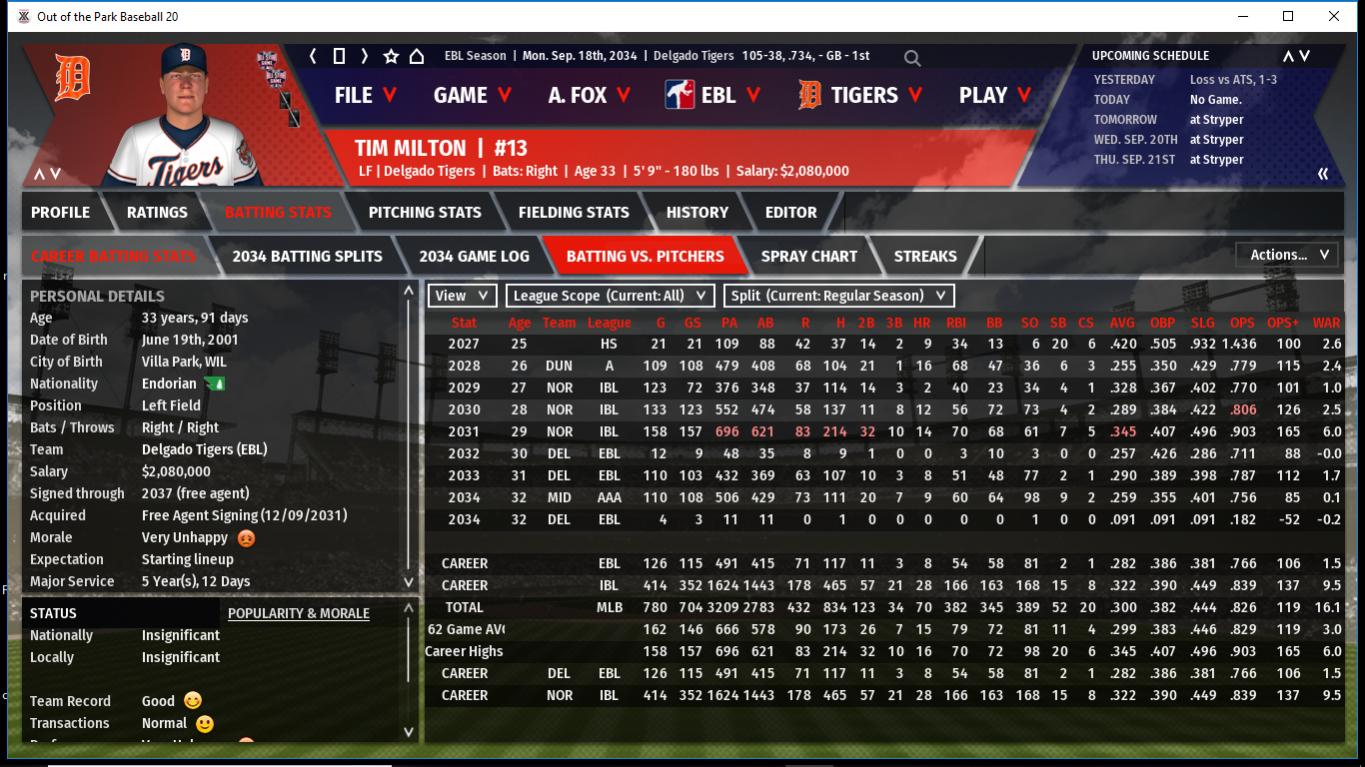
Task: Open the PLAY menu
Action: click(x=995, y=95)
